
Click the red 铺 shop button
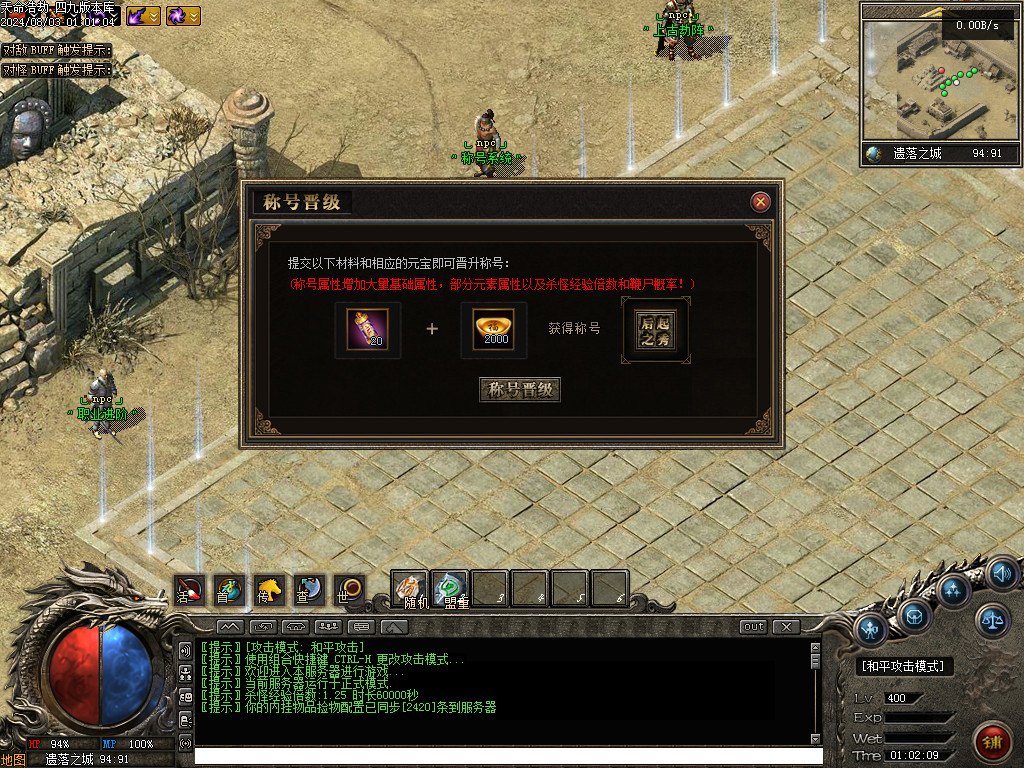[x=992, y=743]
